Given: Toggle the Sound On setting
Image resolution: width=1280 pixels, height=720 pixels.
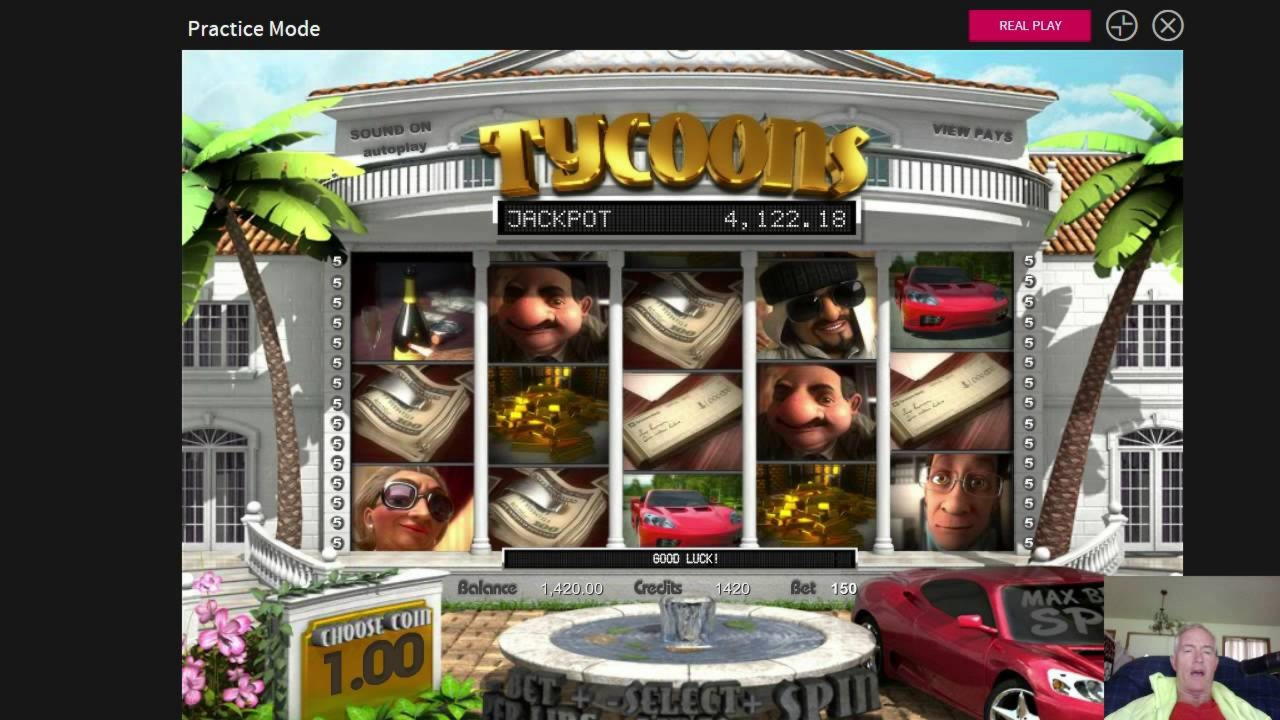Looking at the screenshot, I should 390,130.
